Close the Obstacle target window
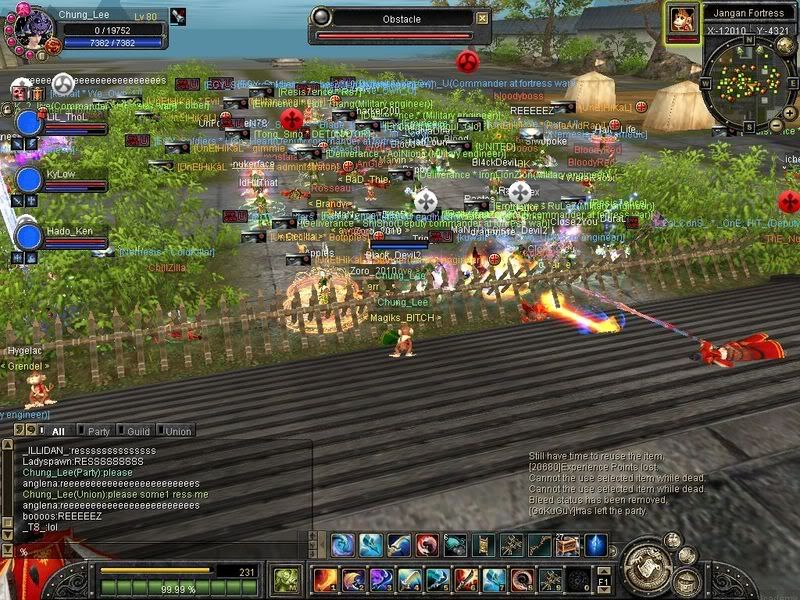 click(x=483, y=17)
